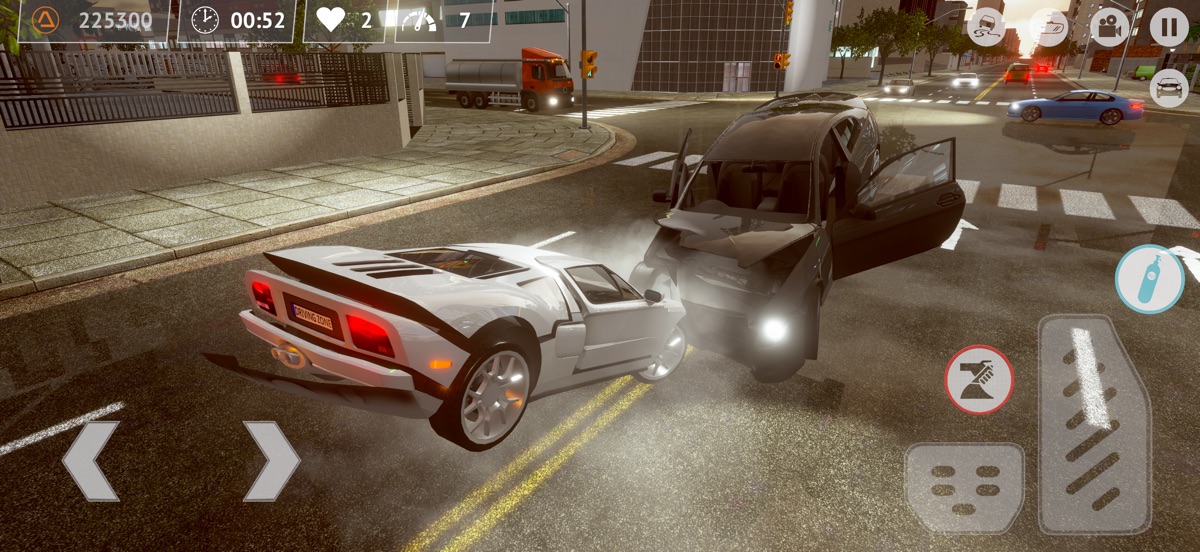Toggle the traction control skid icon
Viewport: 1200px width, 552px height.
pos(988,27)
